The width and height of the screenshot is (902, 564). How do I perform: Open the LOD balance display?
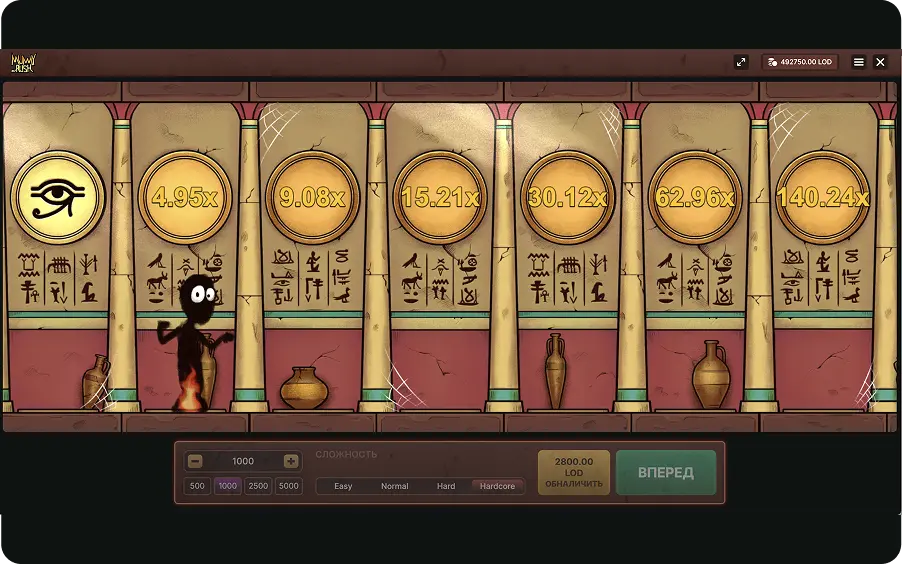pyautogui.click(x=799, y=62)
